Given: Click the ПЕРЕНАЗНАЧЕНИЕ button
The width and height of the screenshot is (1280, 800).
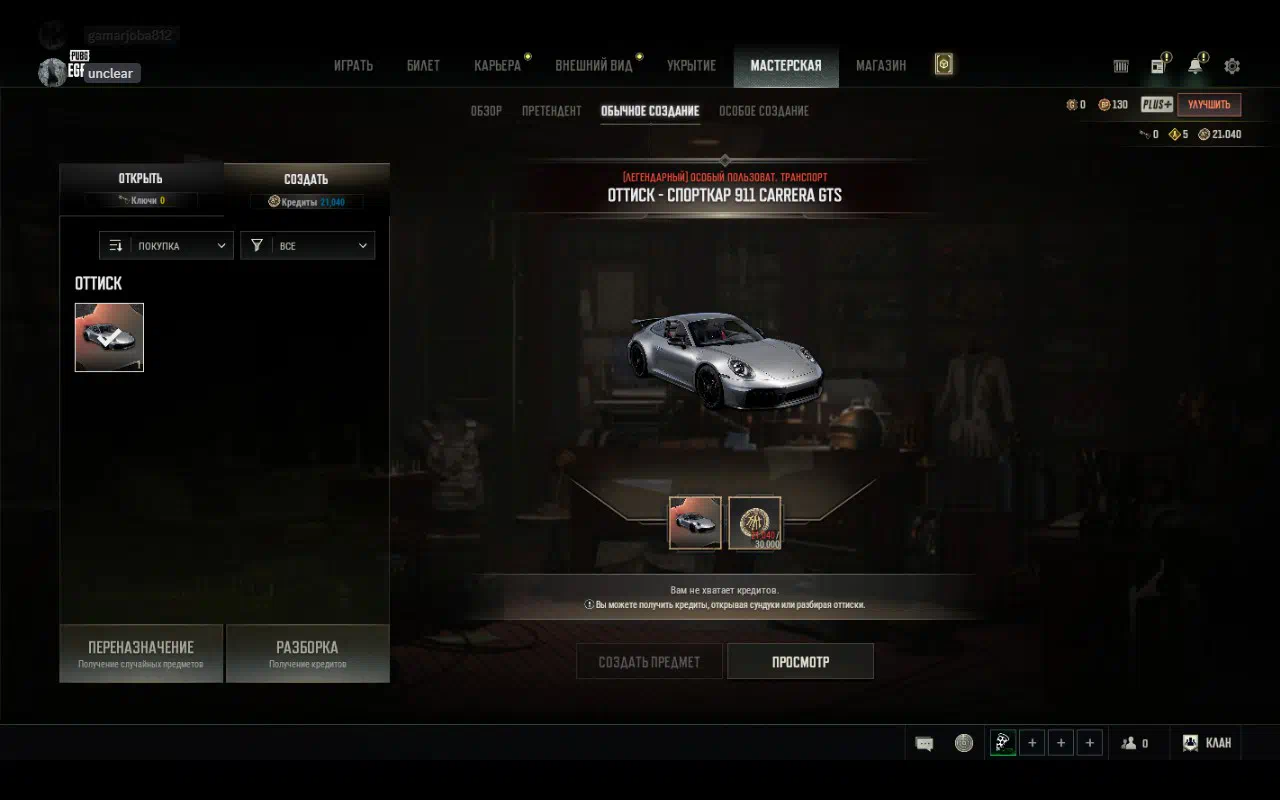Looking at the screenshot, I should [x=141, y=653].
